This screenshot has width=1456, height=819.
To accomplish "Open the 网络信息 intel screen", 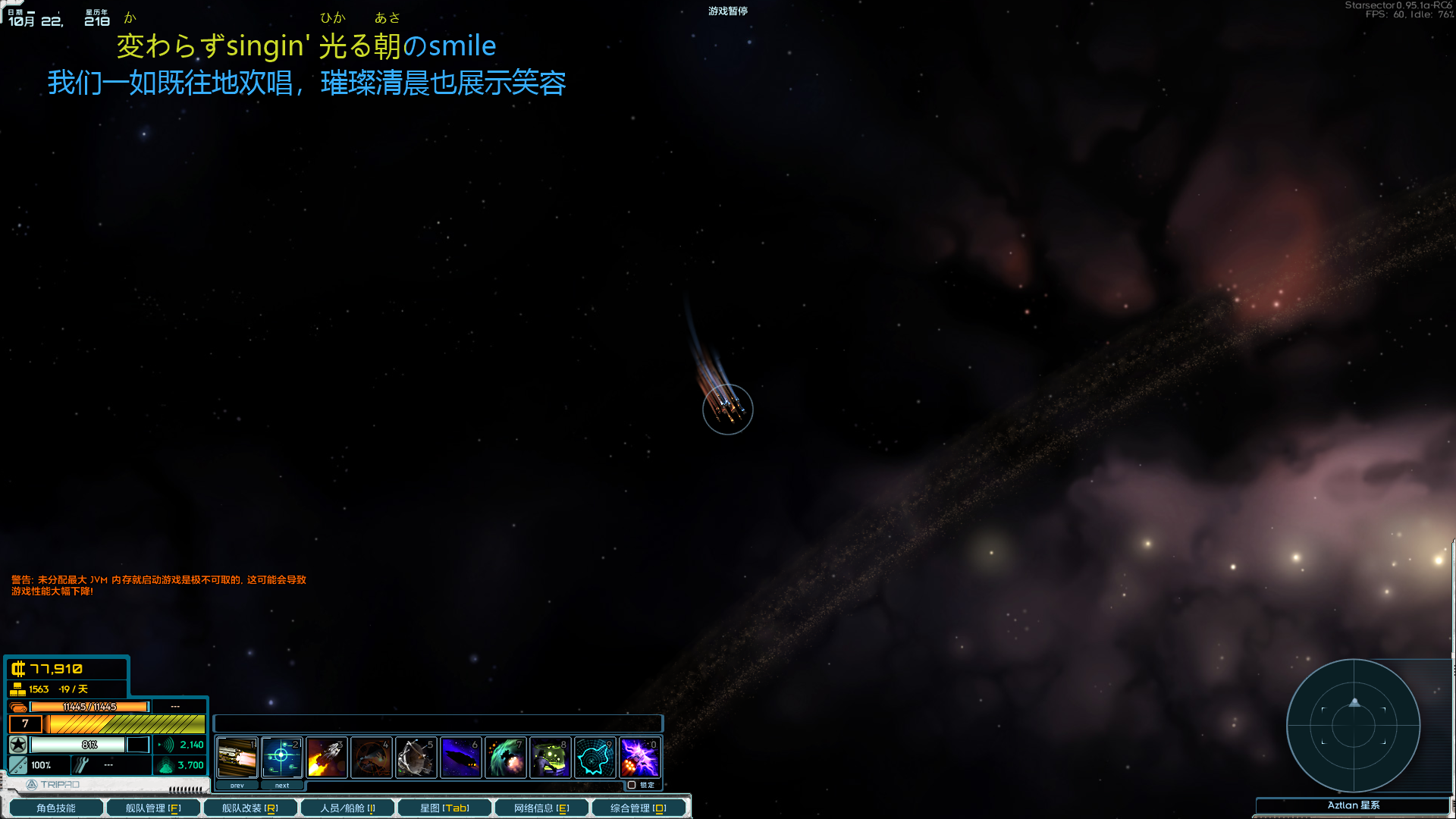I will pos(541,808).
